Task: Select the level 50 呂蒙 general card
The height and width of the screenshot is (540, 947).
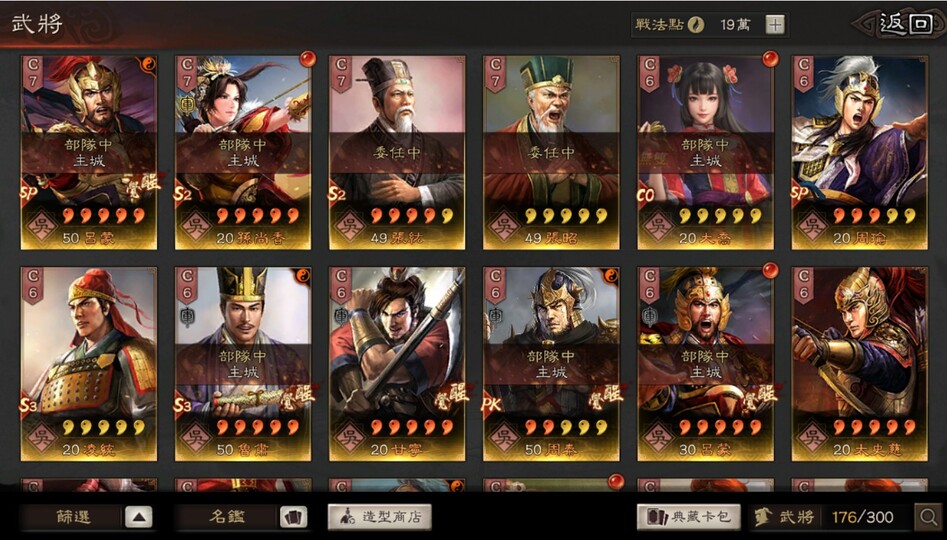Action: (x=88, y=150)
